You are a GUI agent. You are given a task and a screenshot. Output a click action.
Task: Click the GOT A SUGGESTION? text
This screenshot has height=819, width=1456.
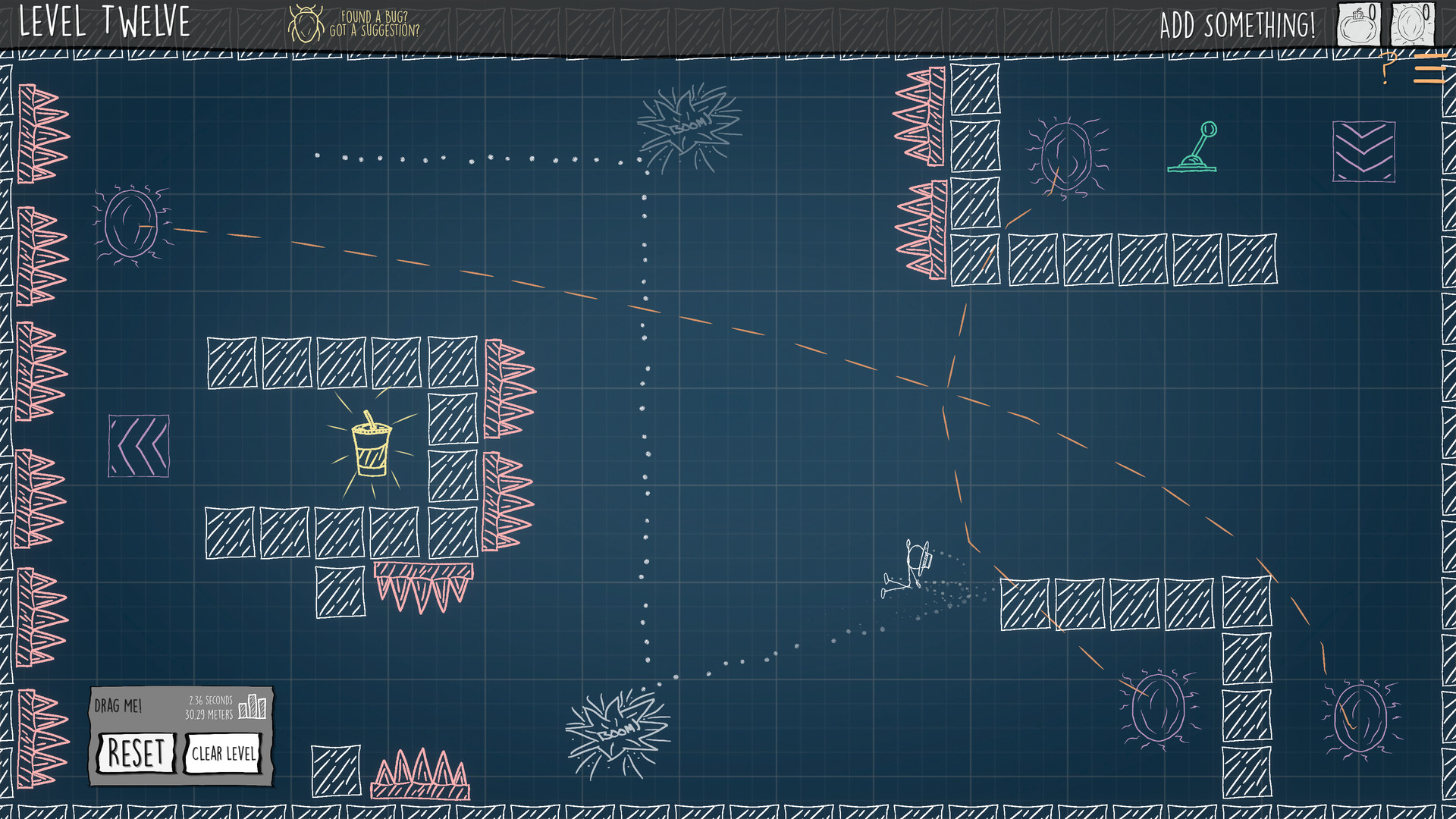coord(373,30)
